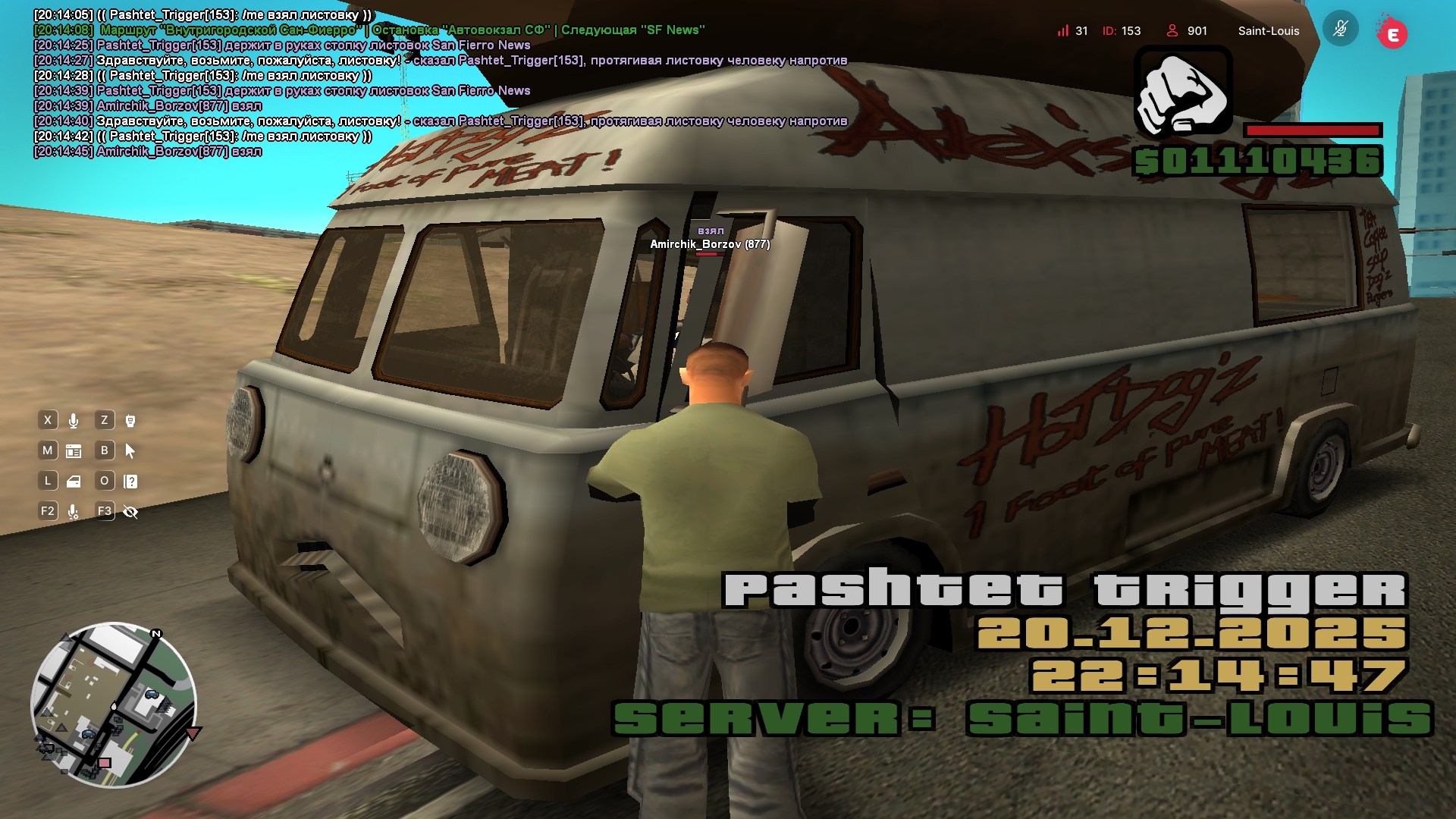1456x819 pixels.
Task: Click the voice chat microphone icon
Action: tap(74, 421)
